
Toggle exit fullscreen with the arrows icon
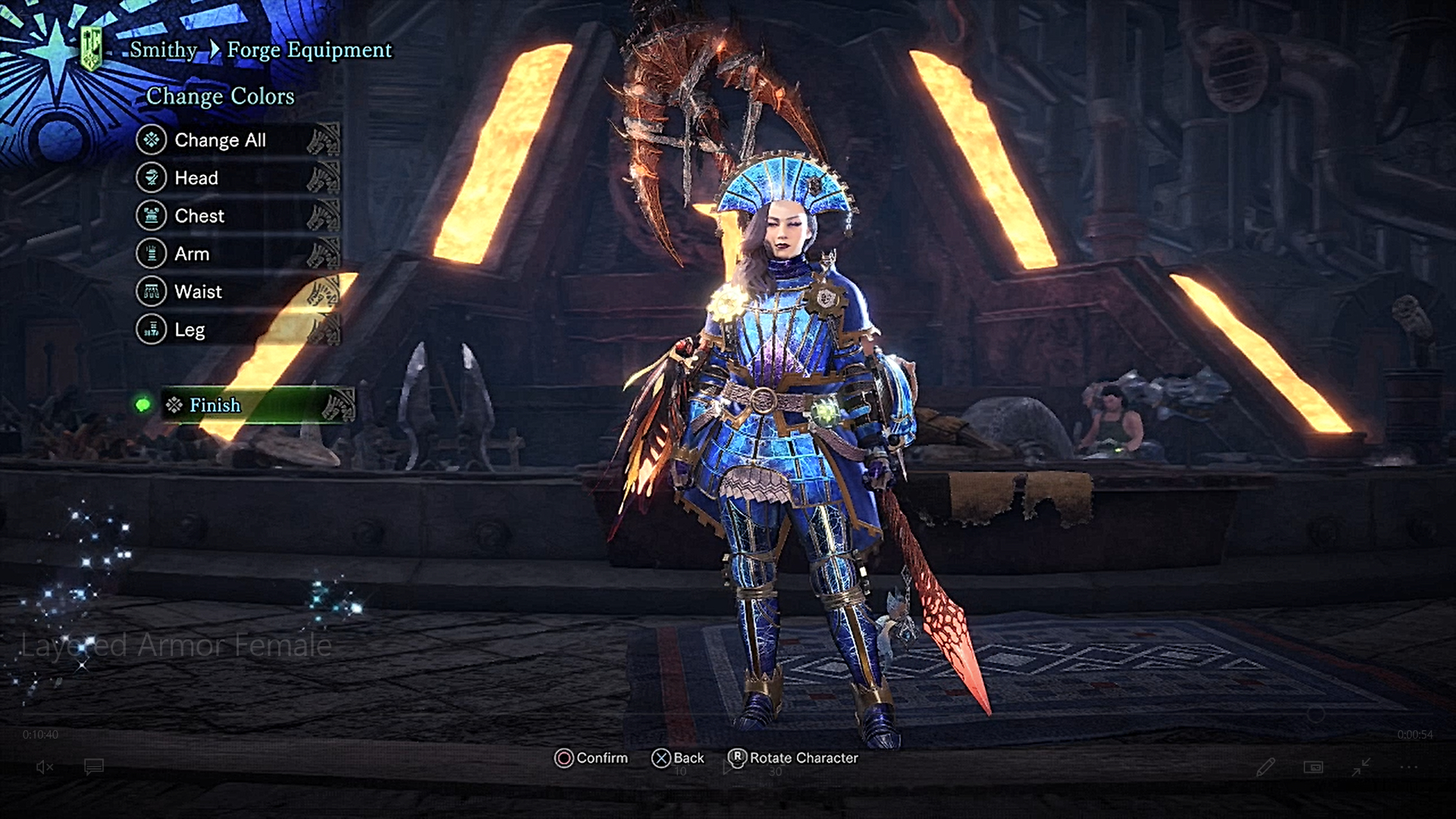pyautogui.click(x=1360, y=767)
